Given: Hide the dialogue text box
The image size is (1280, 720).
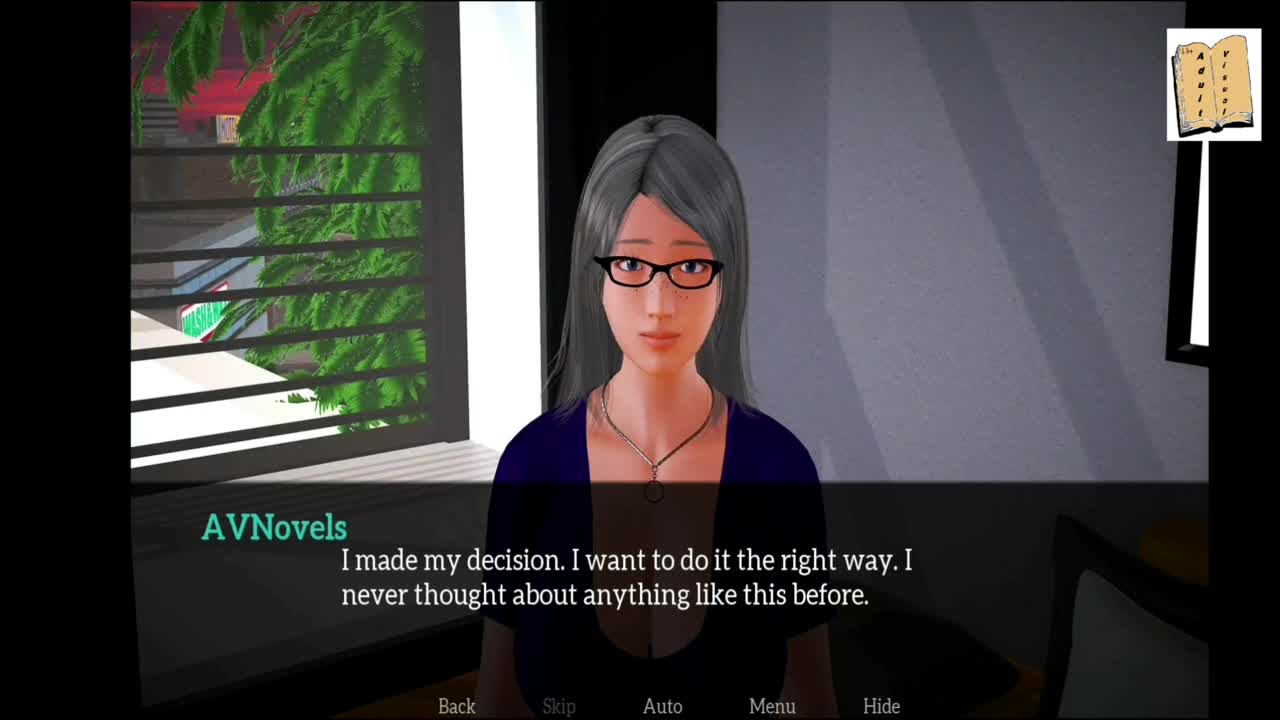Looking at the screenshot, I should pyautogui.click(x=881, y=706).
